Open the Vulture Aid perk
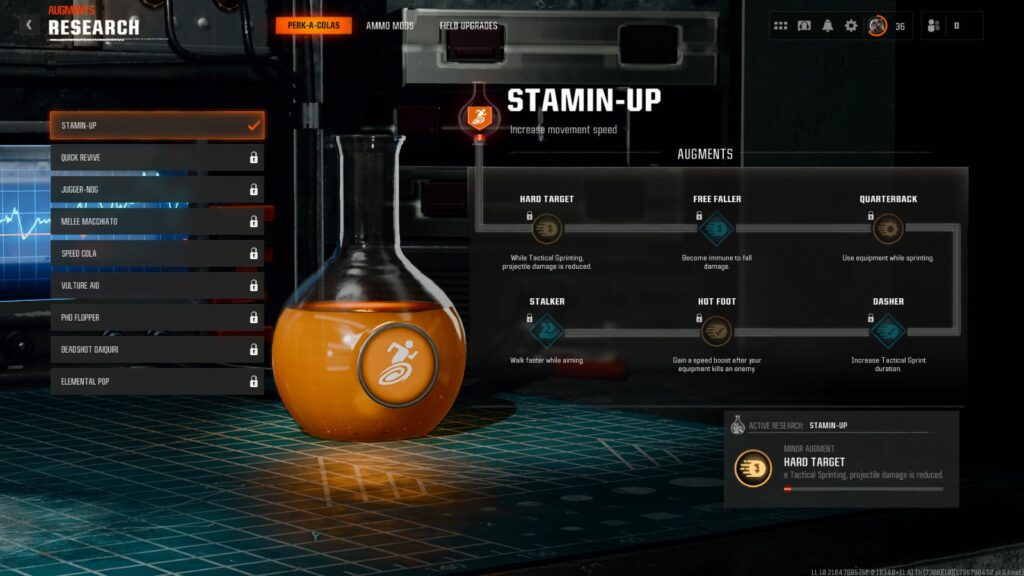Viewport: 1024px width, 576px height. click(x=157, y=286)
